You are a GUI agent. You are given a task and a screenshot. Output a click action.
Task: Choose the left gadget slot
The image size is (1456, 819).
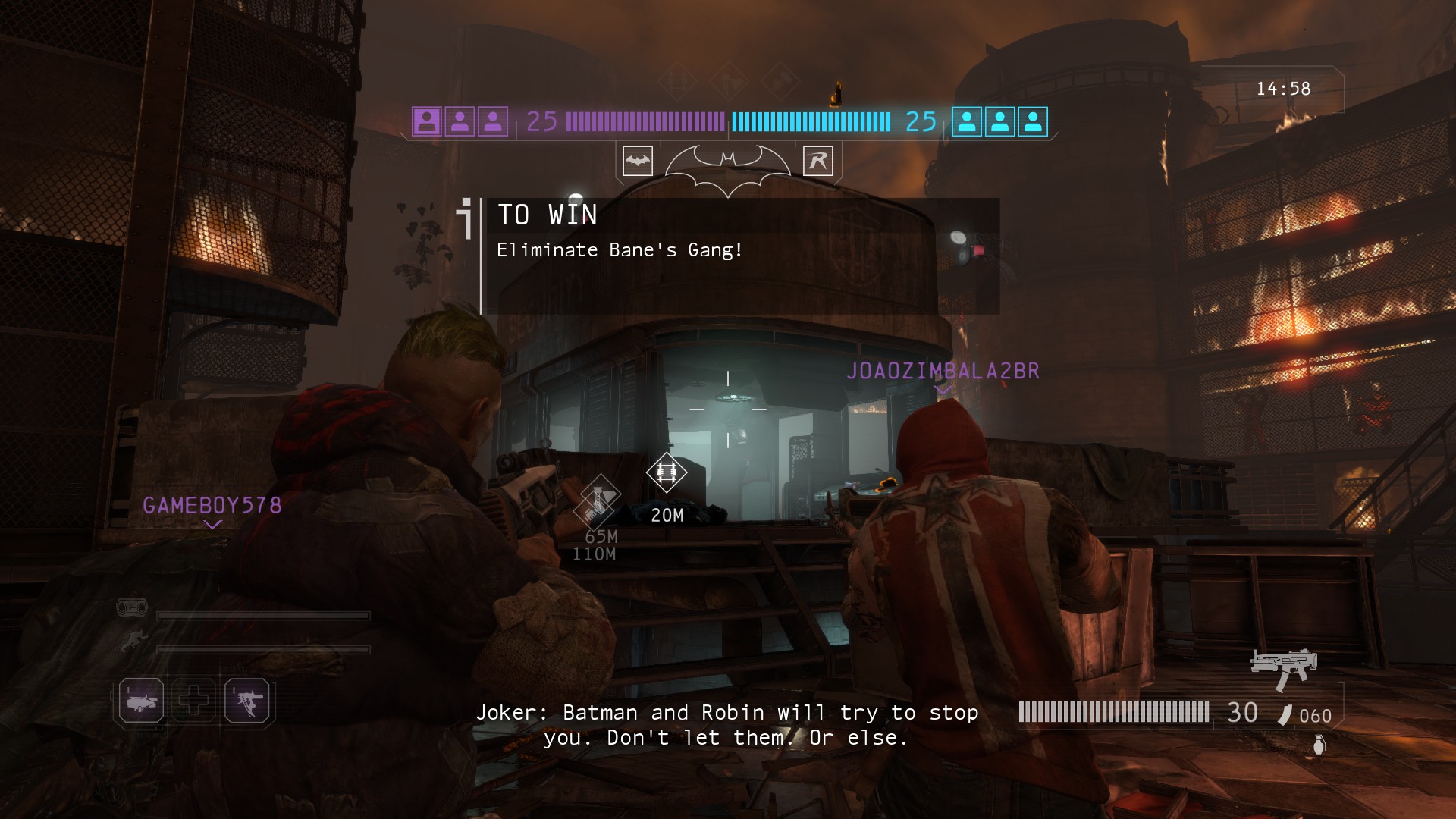(x=142, y=701)
